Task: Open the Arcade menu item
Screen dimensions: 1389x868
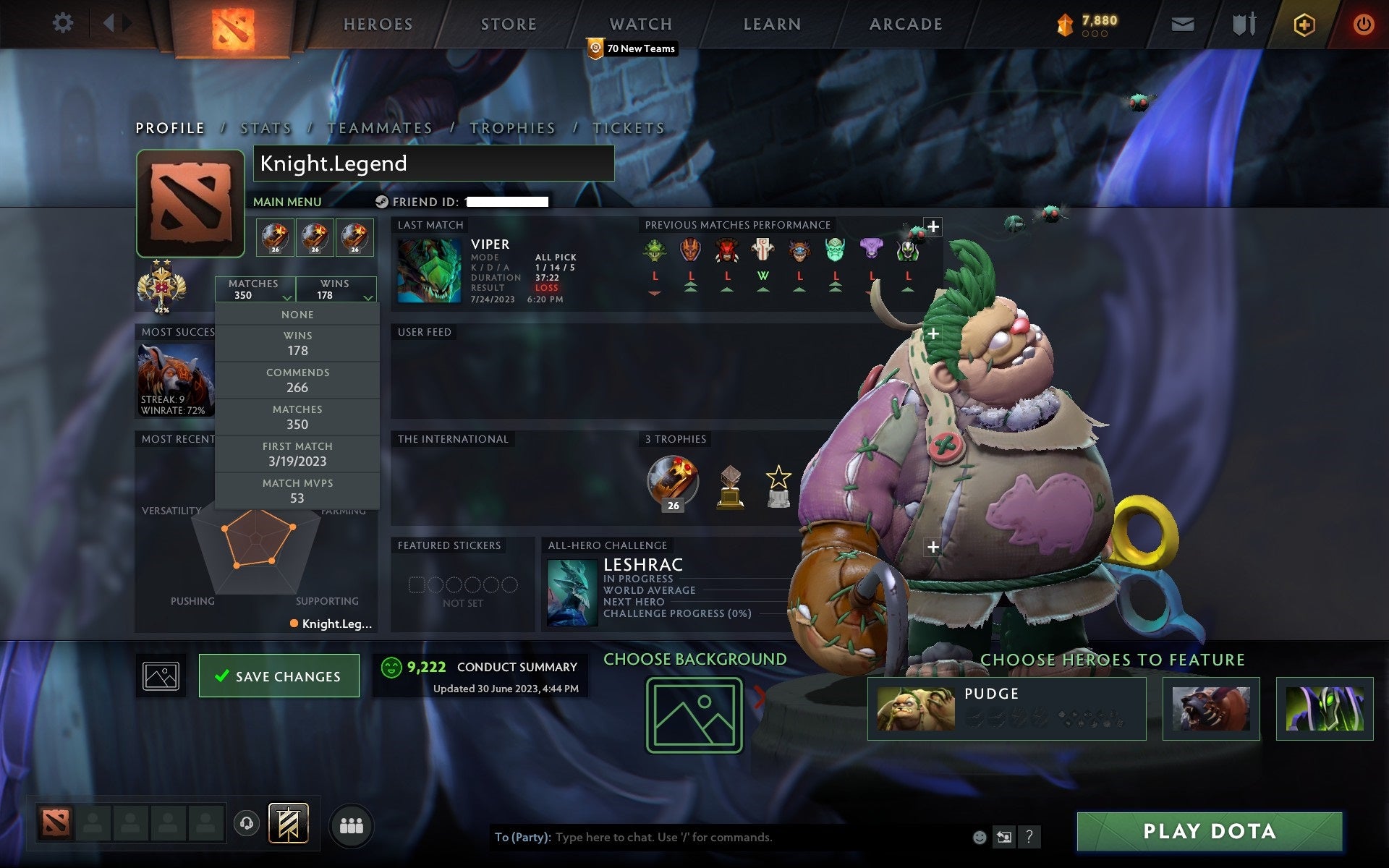Action: pos(904,23)
